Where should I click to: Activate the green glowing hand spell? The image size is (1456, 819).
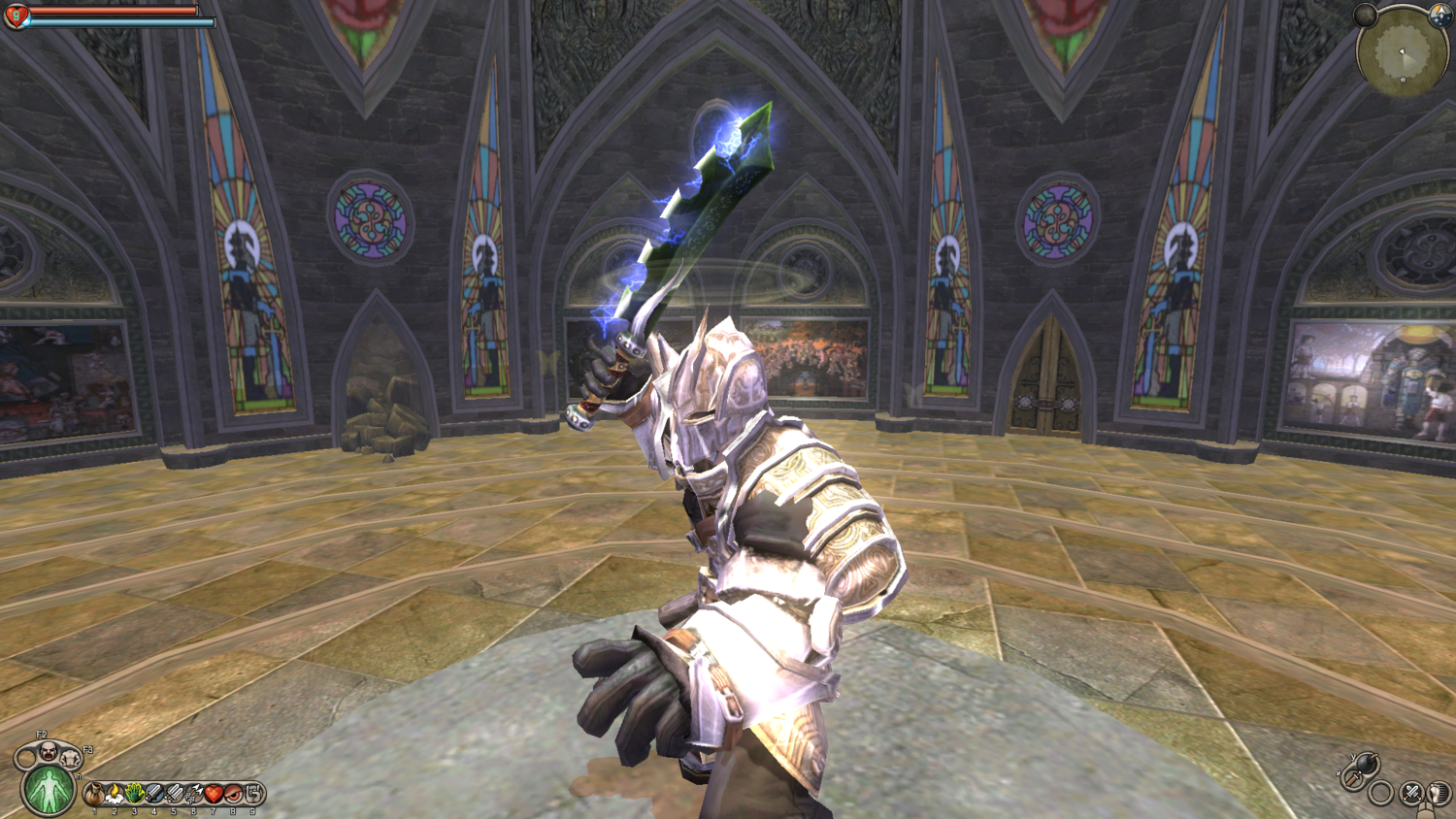pyautogui.click(x=135, y=795)
